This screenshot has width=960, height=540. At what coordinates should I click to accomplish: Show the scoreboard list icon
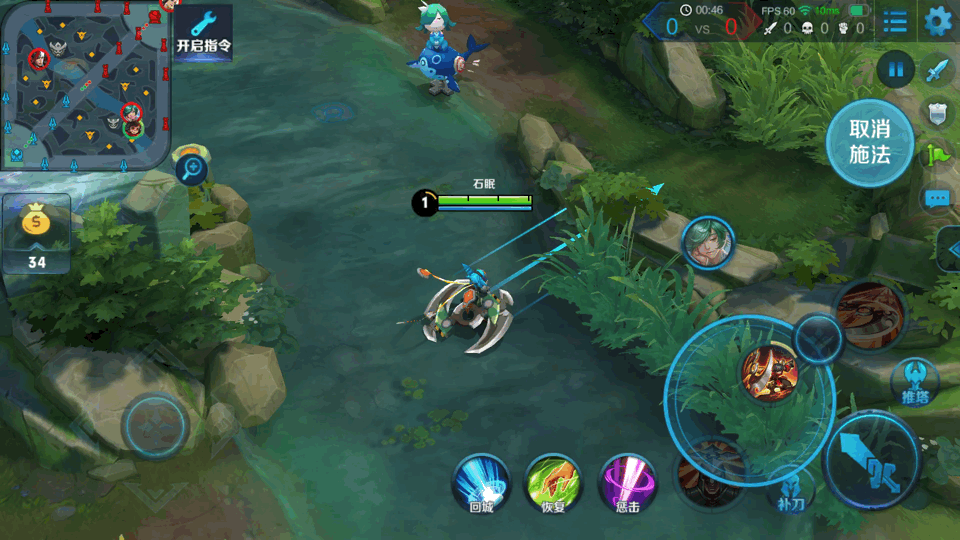895,21
